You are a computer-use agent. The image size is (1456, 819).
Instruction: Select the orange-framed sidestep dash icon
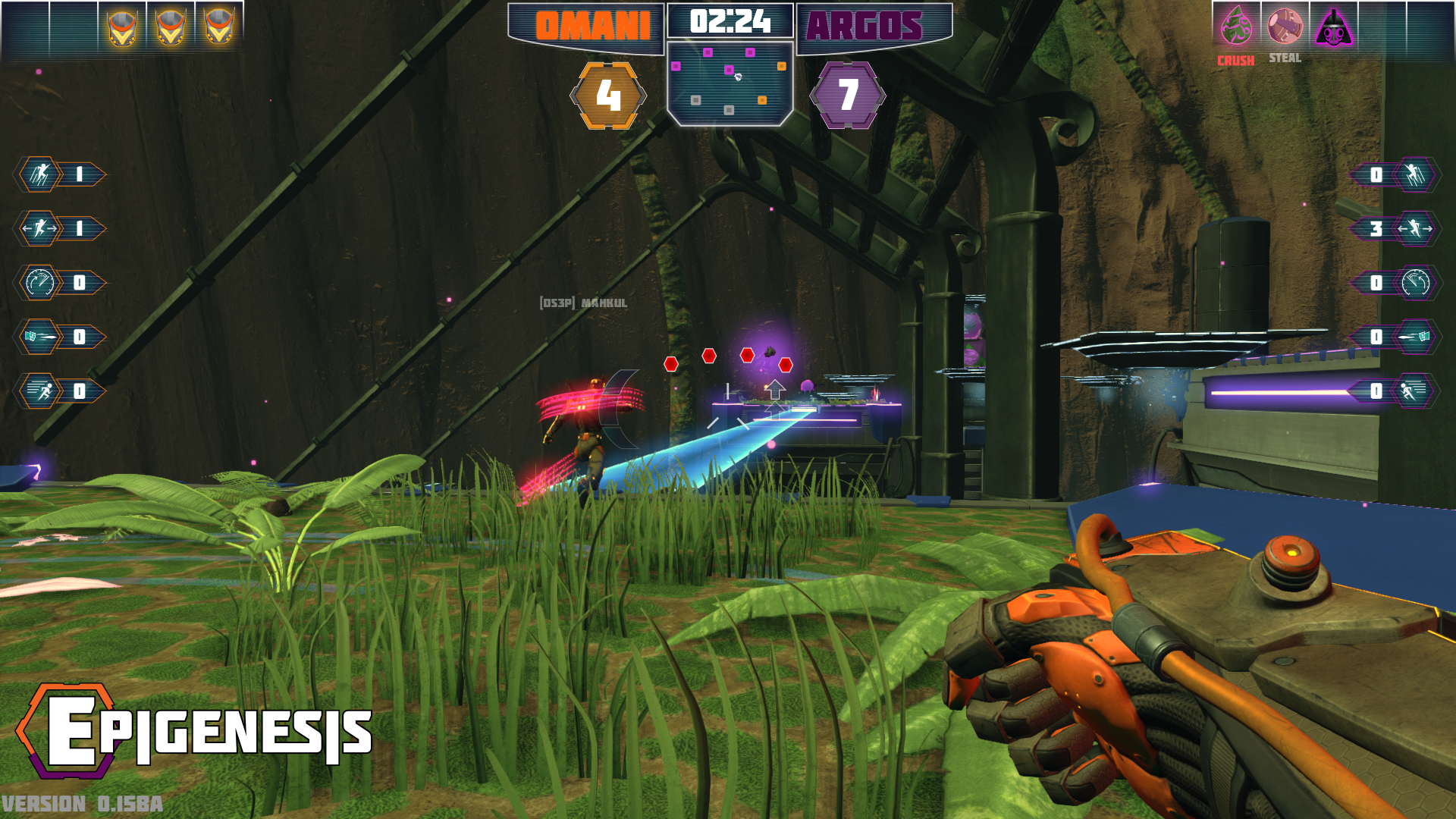coord(40,228)
